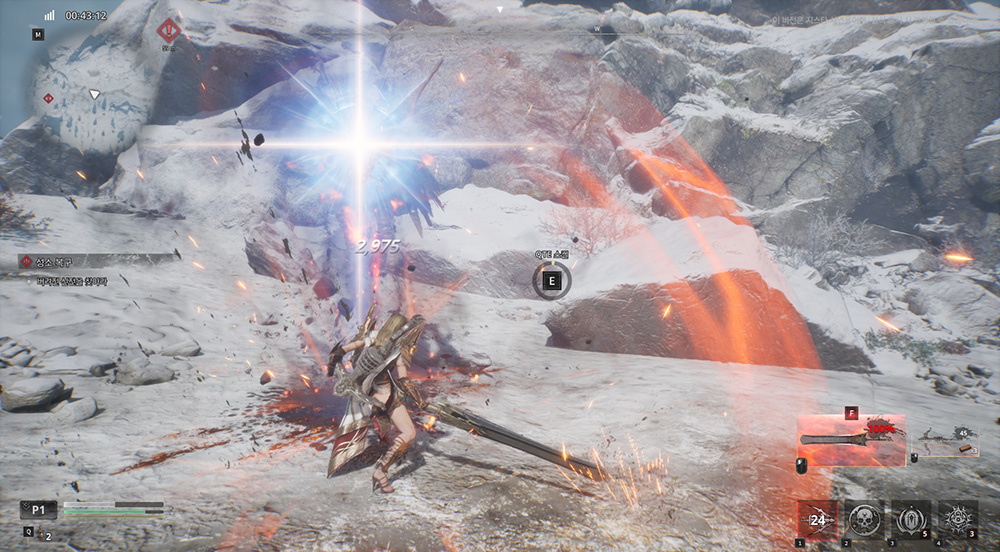1000x552 pixels.
Task: Click the red exclamation alert marker
Action: pos(170,31)
